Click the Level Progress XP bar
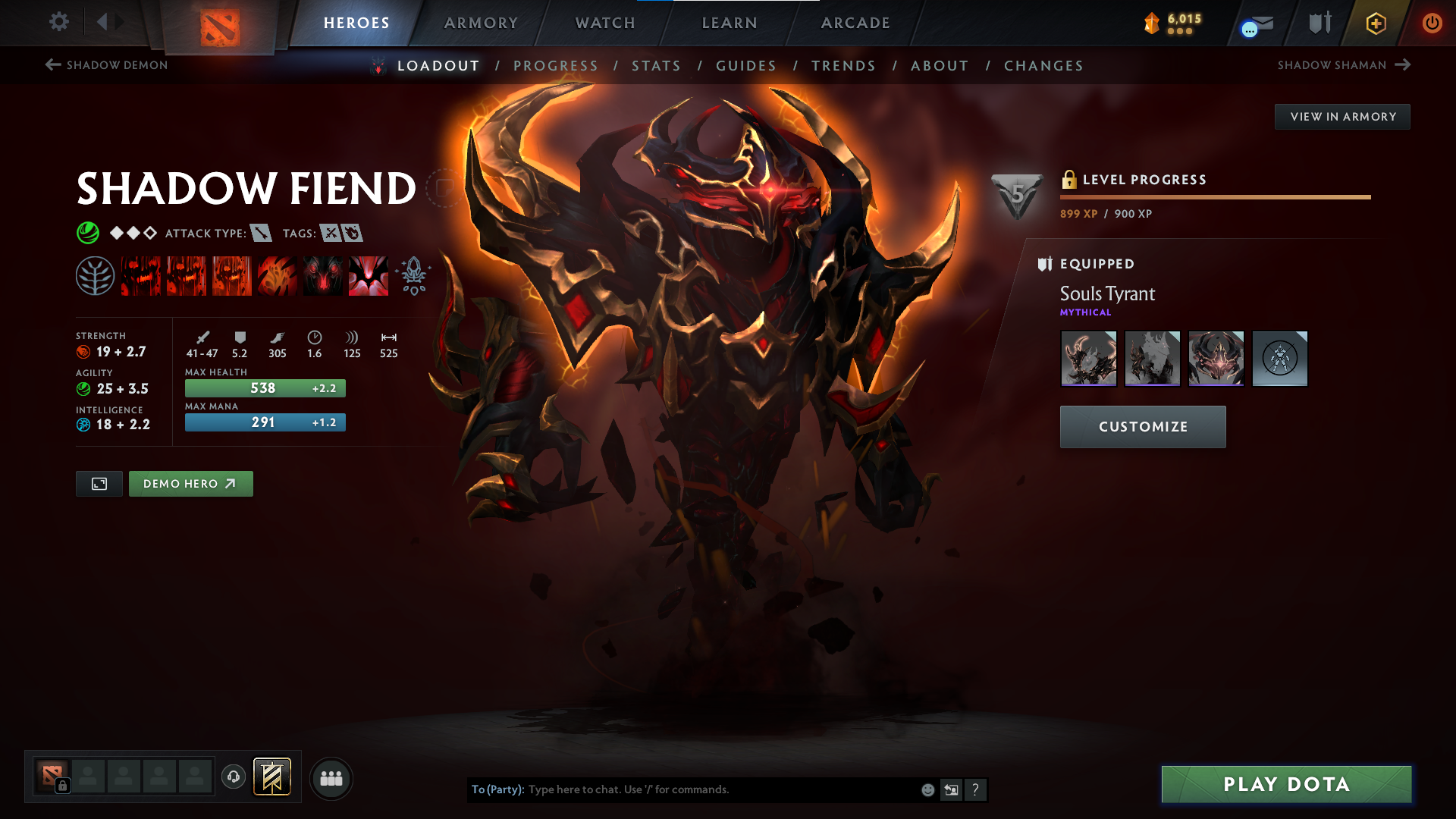Image resolution: width=1456 pixels, height=819 pixels. tap(1213, 196)
